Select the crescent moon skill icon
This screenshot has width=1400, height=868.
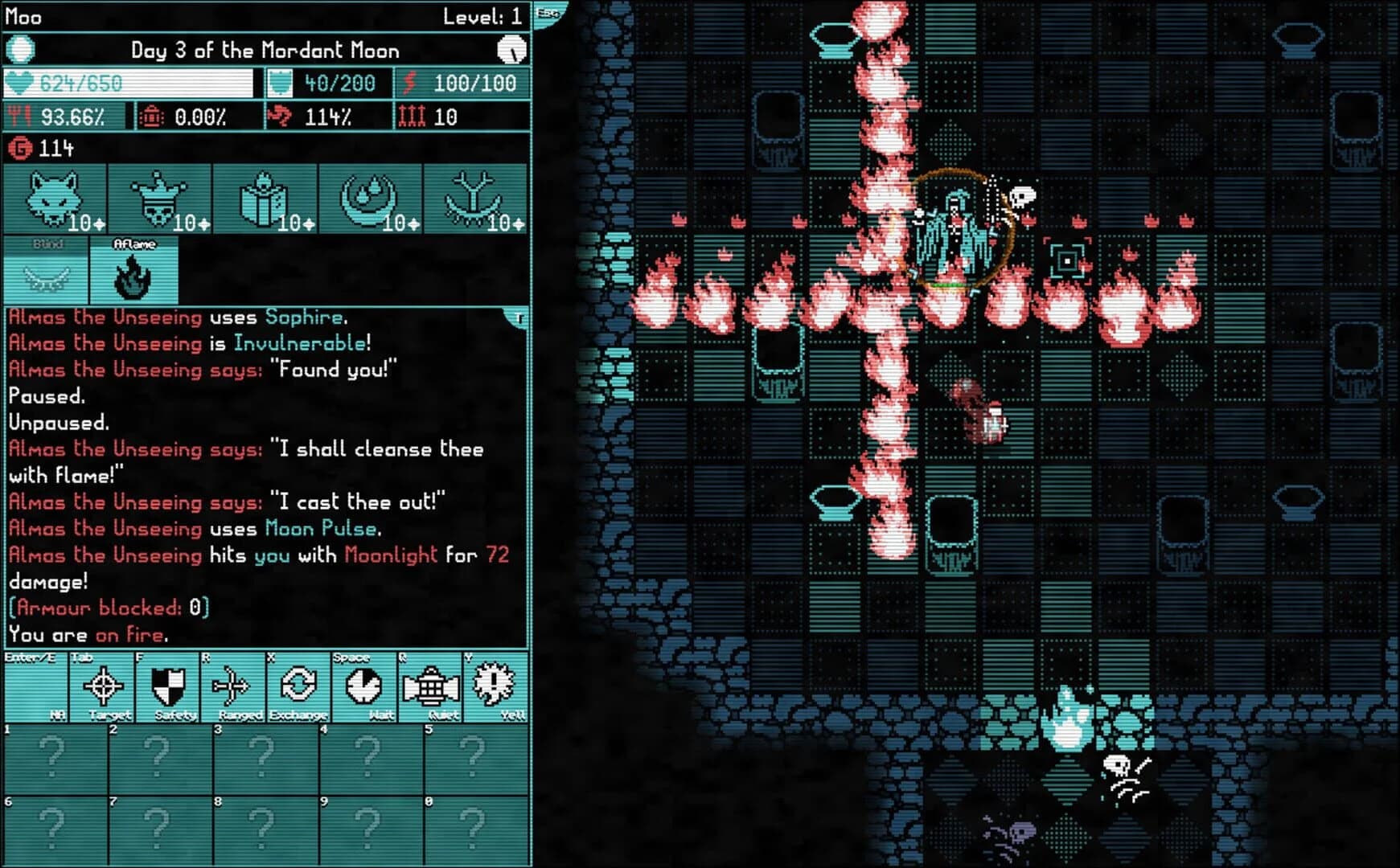[370, 196]
